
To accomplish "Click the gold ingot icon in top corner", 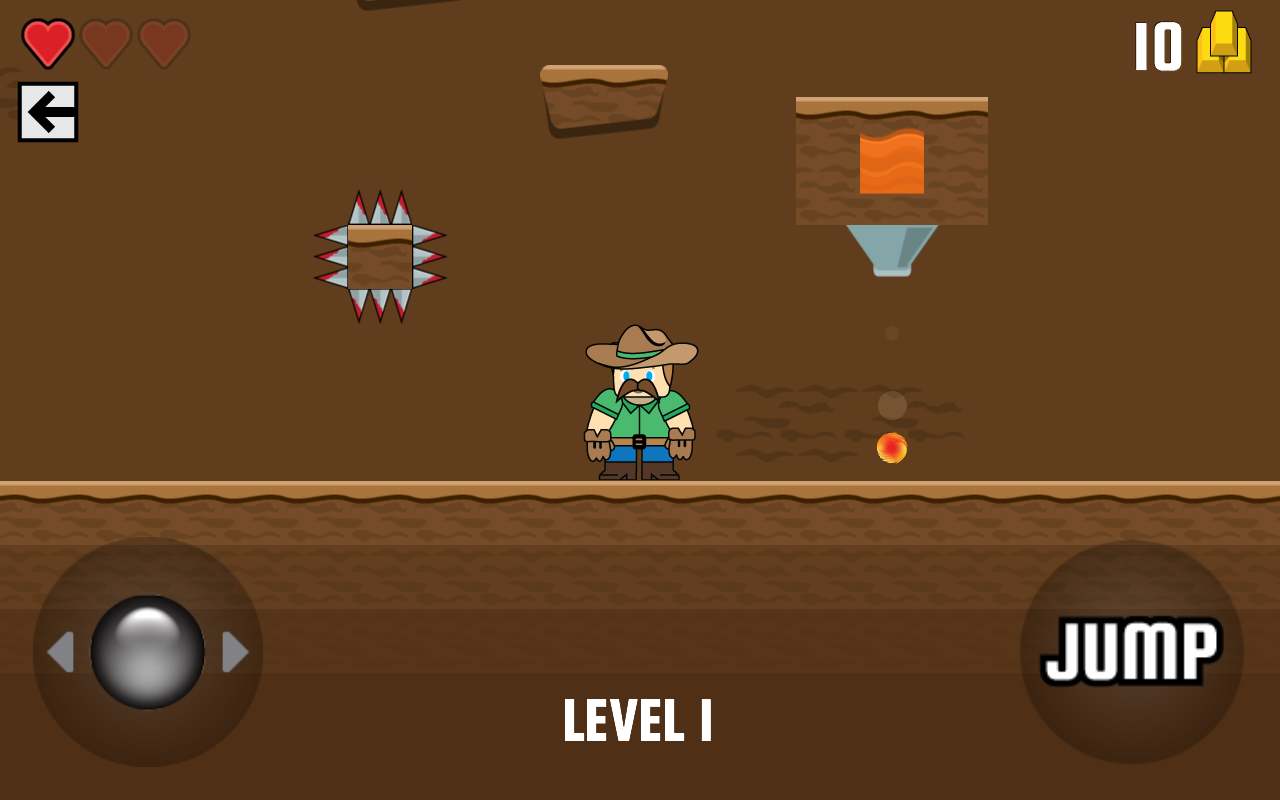I will click(x=1224, y=42).
